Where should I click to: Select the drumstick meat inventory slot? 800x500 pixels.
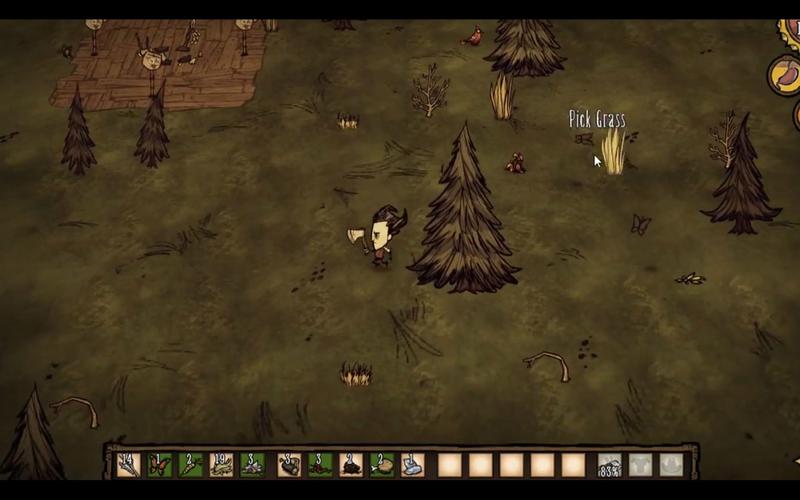382,464
